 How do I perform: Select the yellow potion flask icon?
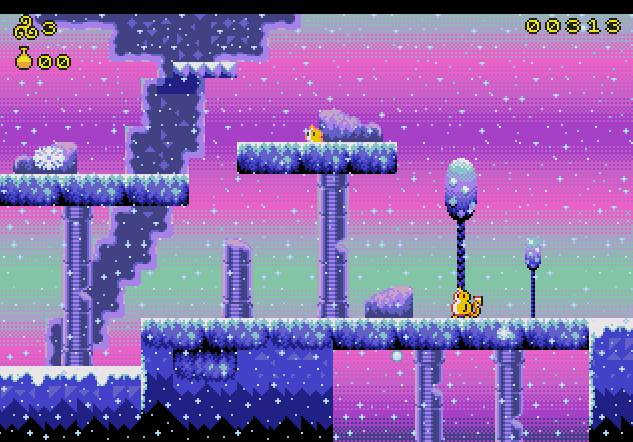point(24,59)
